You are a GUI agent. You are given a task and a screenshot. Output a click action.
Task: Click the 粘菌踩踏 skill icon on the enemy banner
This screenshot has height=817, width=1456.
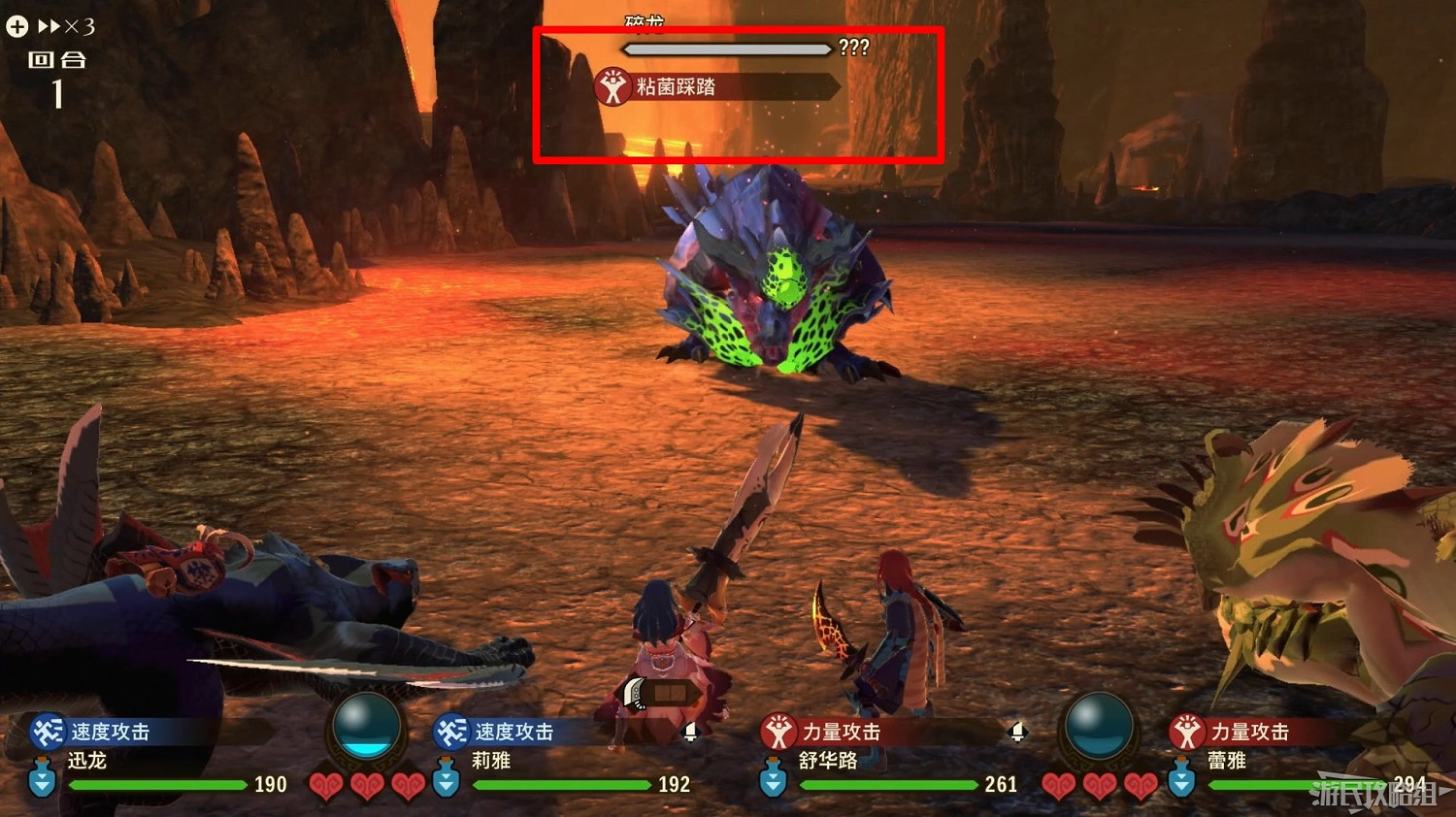click(x=612, y=85)
